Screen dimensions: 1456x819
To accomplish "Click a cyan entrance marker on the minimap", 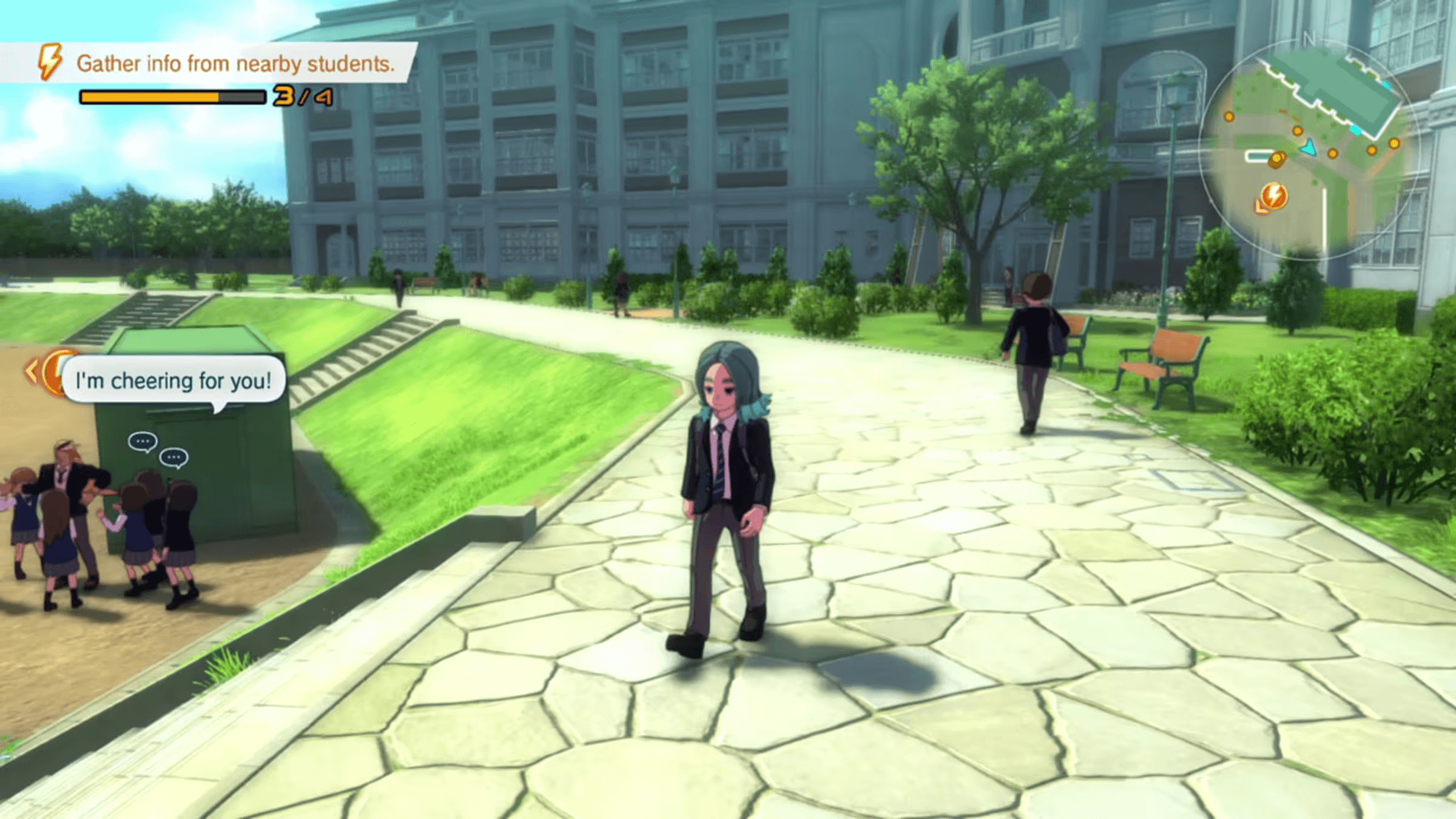I will coord(1357,130).
